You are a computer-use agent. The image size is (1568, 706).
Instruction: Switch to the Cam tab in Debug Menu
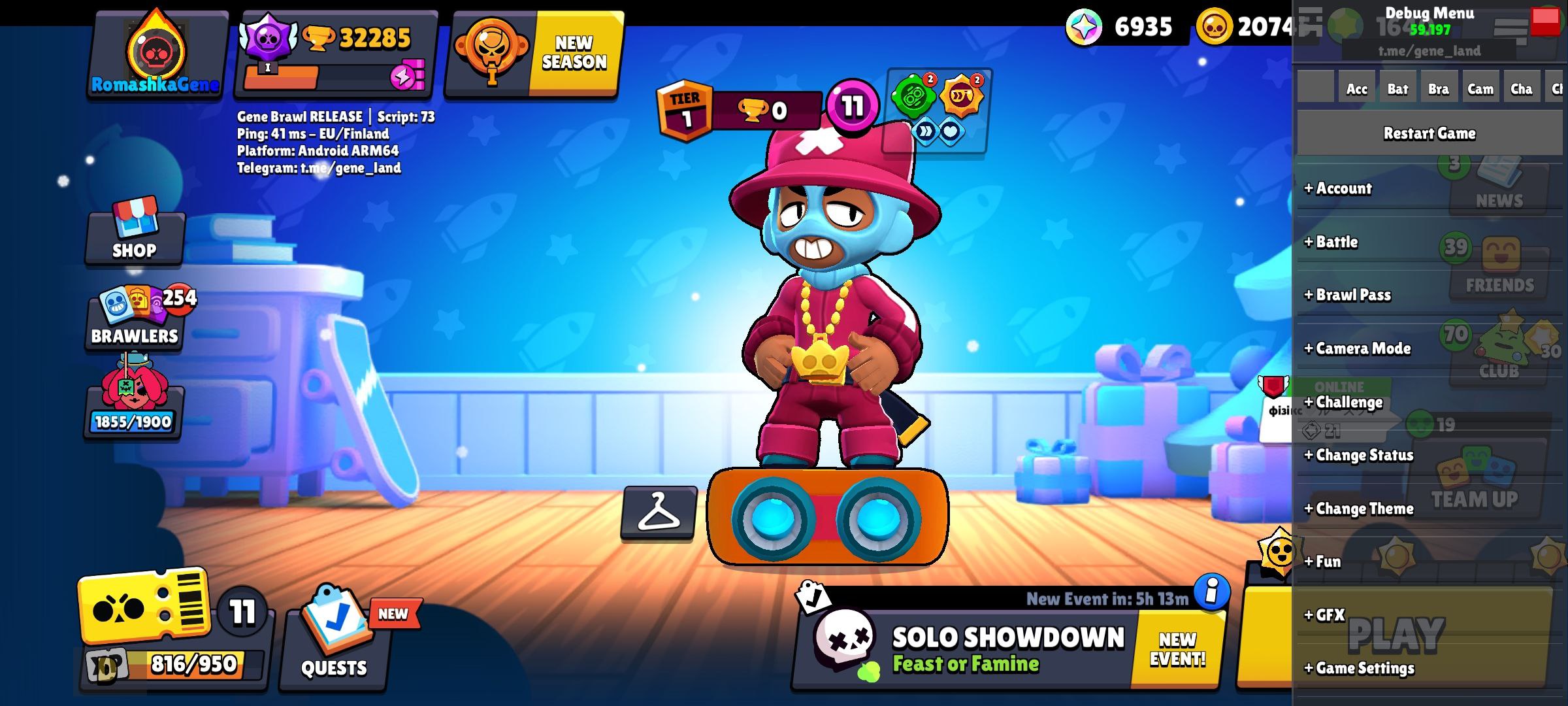point(1480,88)
